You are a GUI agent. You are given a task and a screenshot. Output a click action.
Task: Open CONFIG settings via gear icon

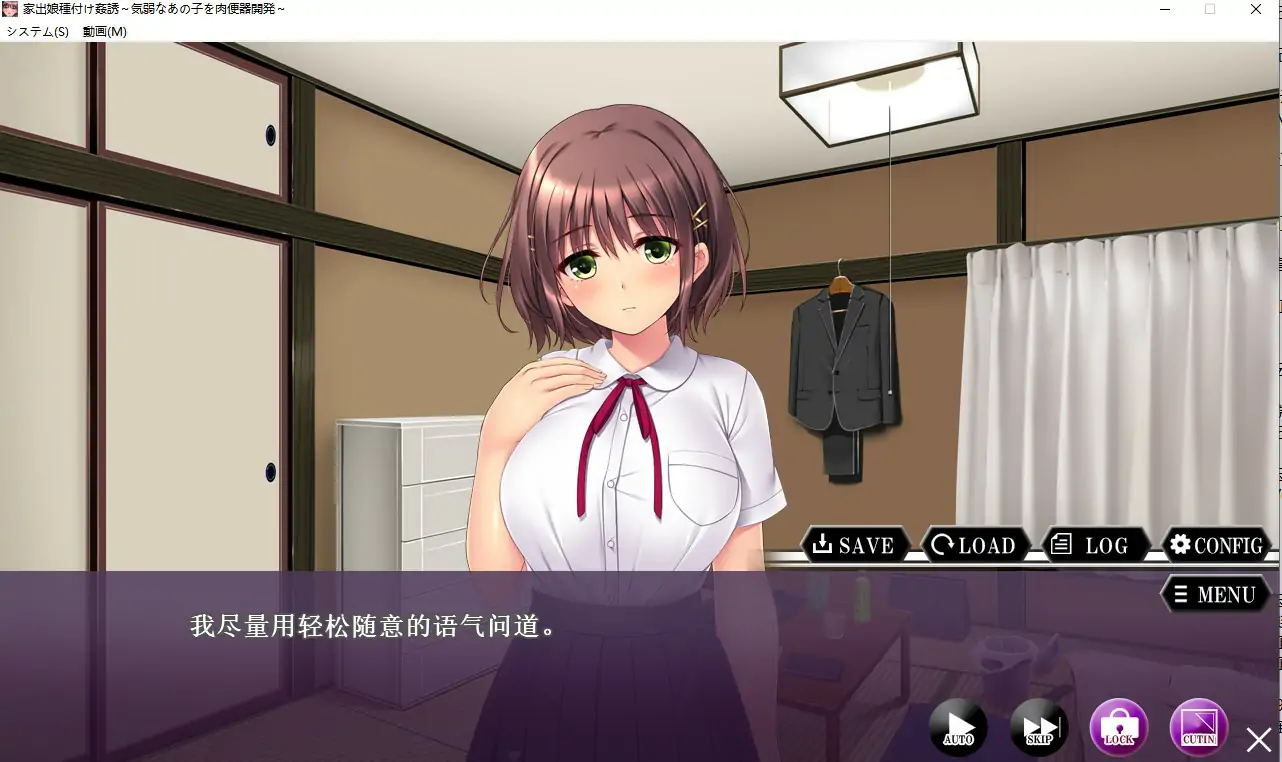coord(1215,545)
